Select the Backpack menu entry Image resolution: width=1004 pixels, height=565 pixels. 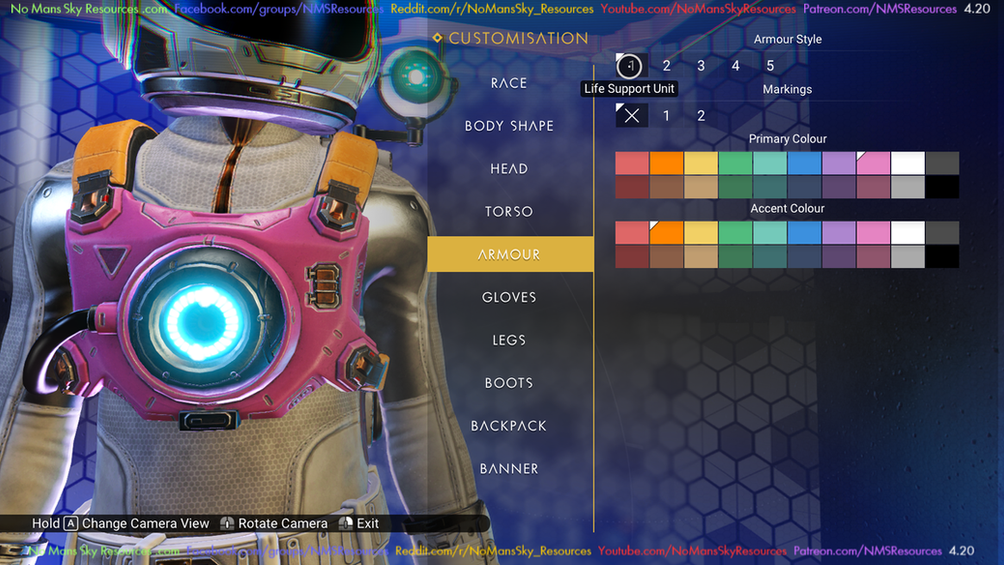tap(509, 426)
